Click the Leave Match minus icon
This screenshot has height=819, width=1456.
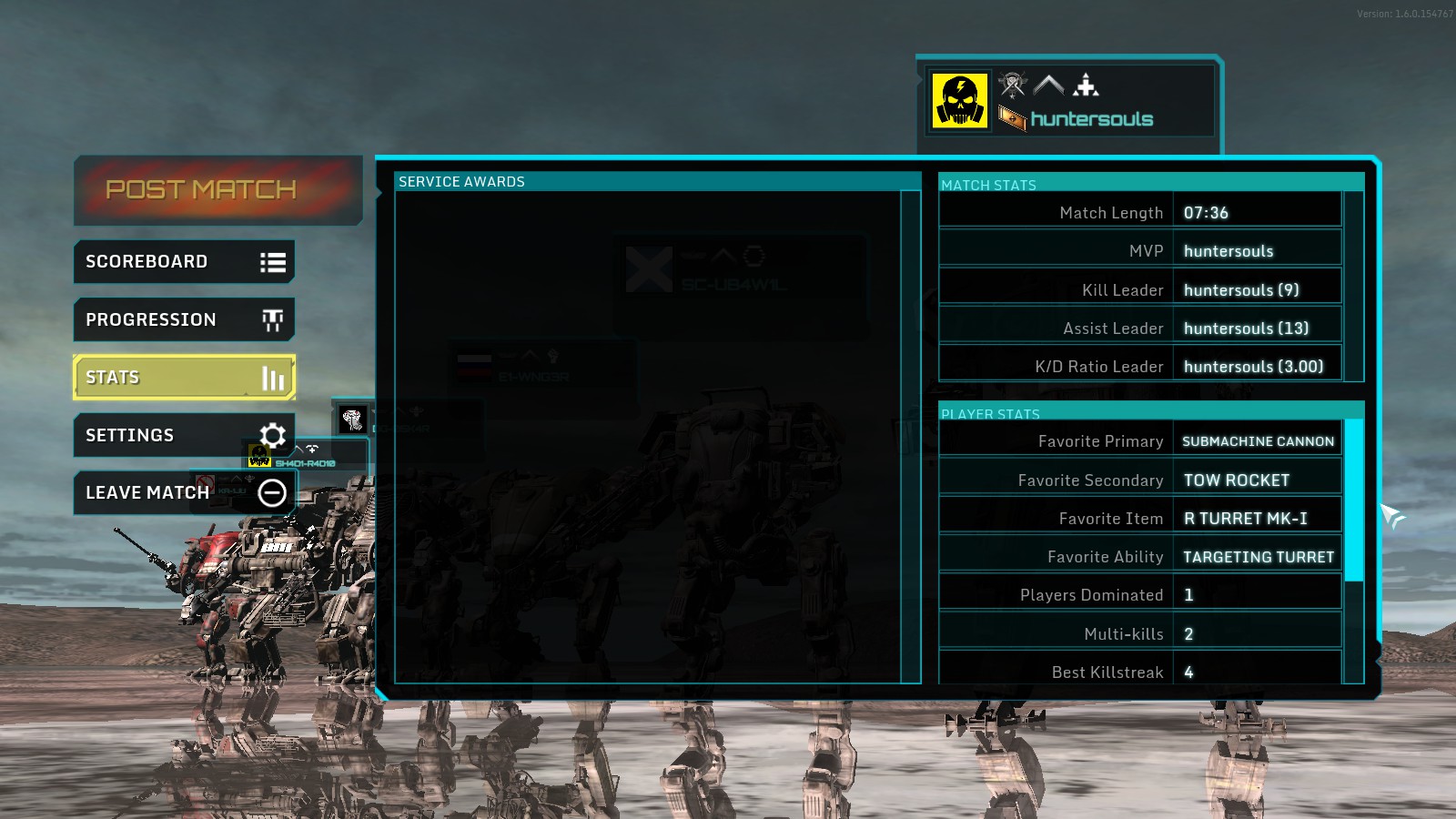pos(272,492)
